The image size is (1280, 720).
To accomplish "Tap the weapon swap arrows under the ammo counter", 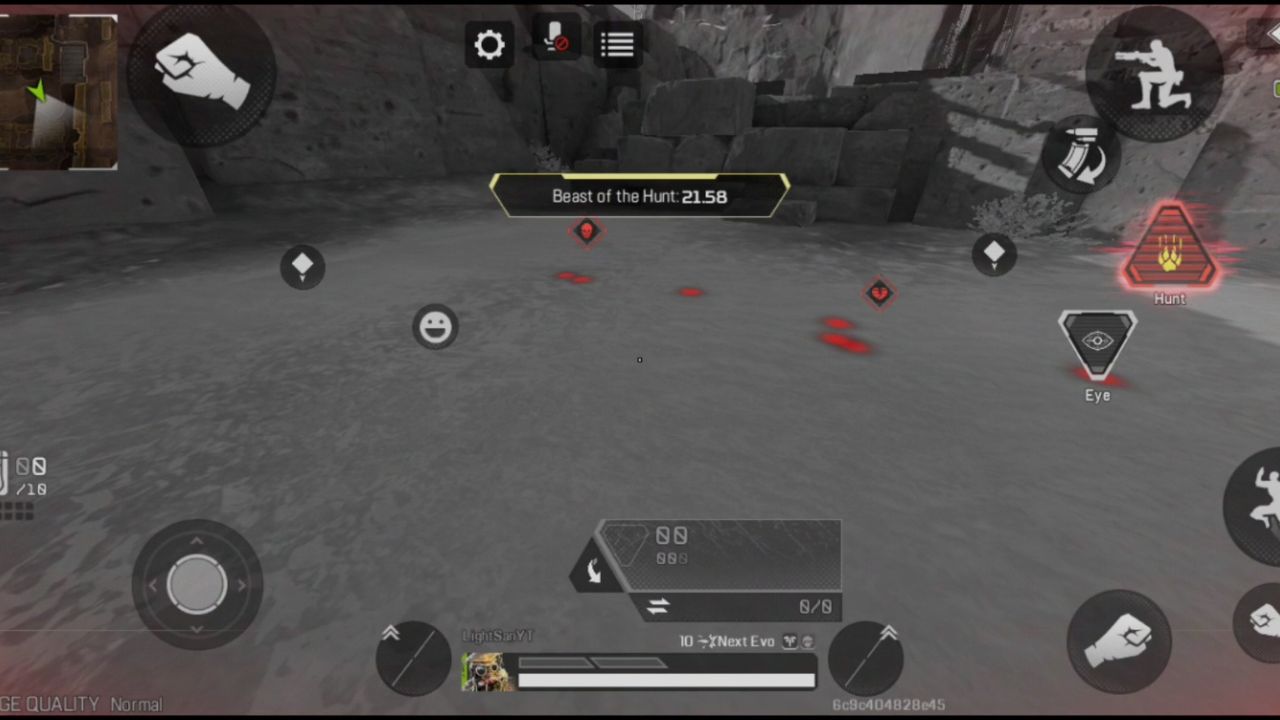I will click(x=659, y=606).
